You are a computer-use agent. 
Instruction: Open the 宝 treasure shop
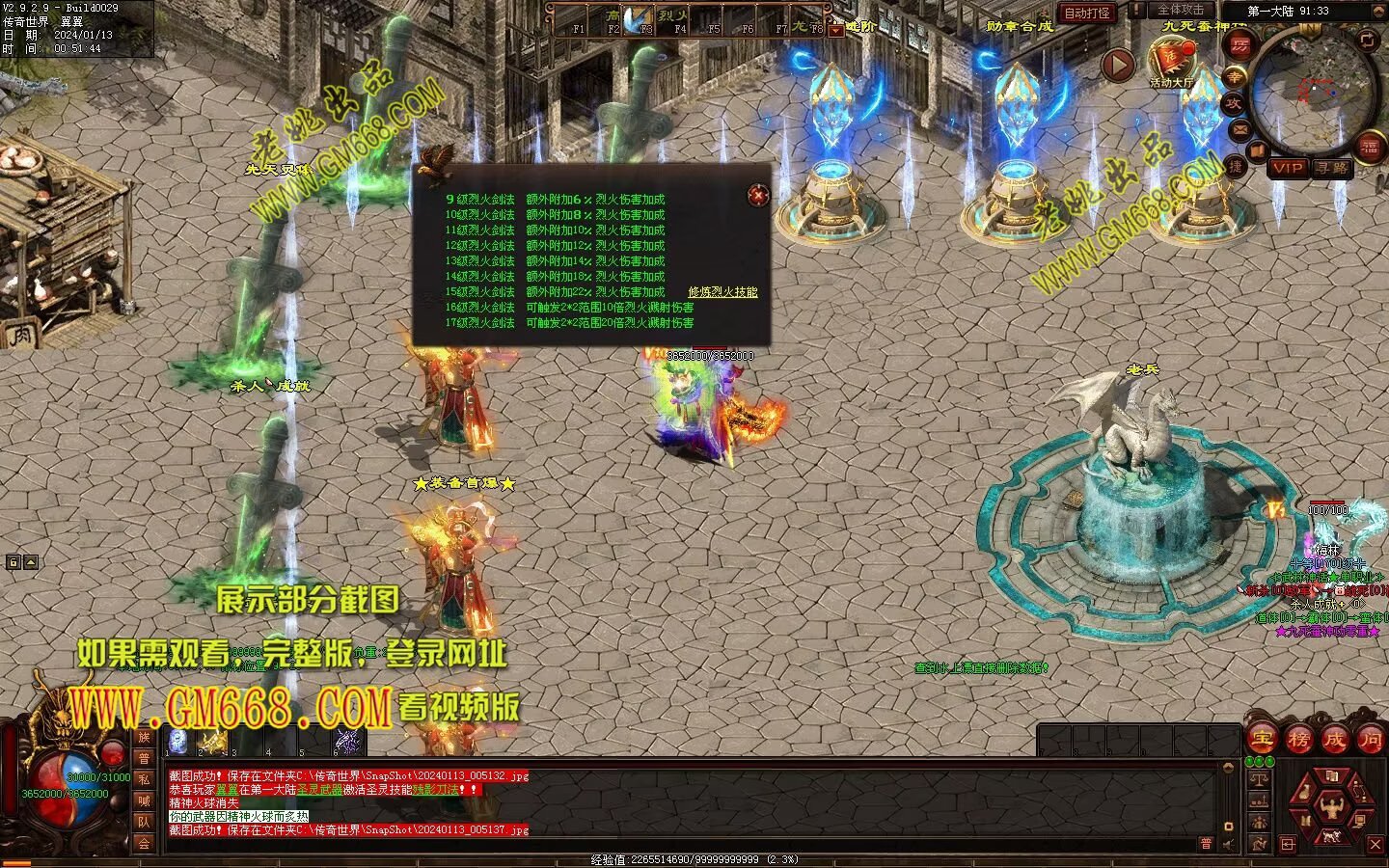(1262, 740)
